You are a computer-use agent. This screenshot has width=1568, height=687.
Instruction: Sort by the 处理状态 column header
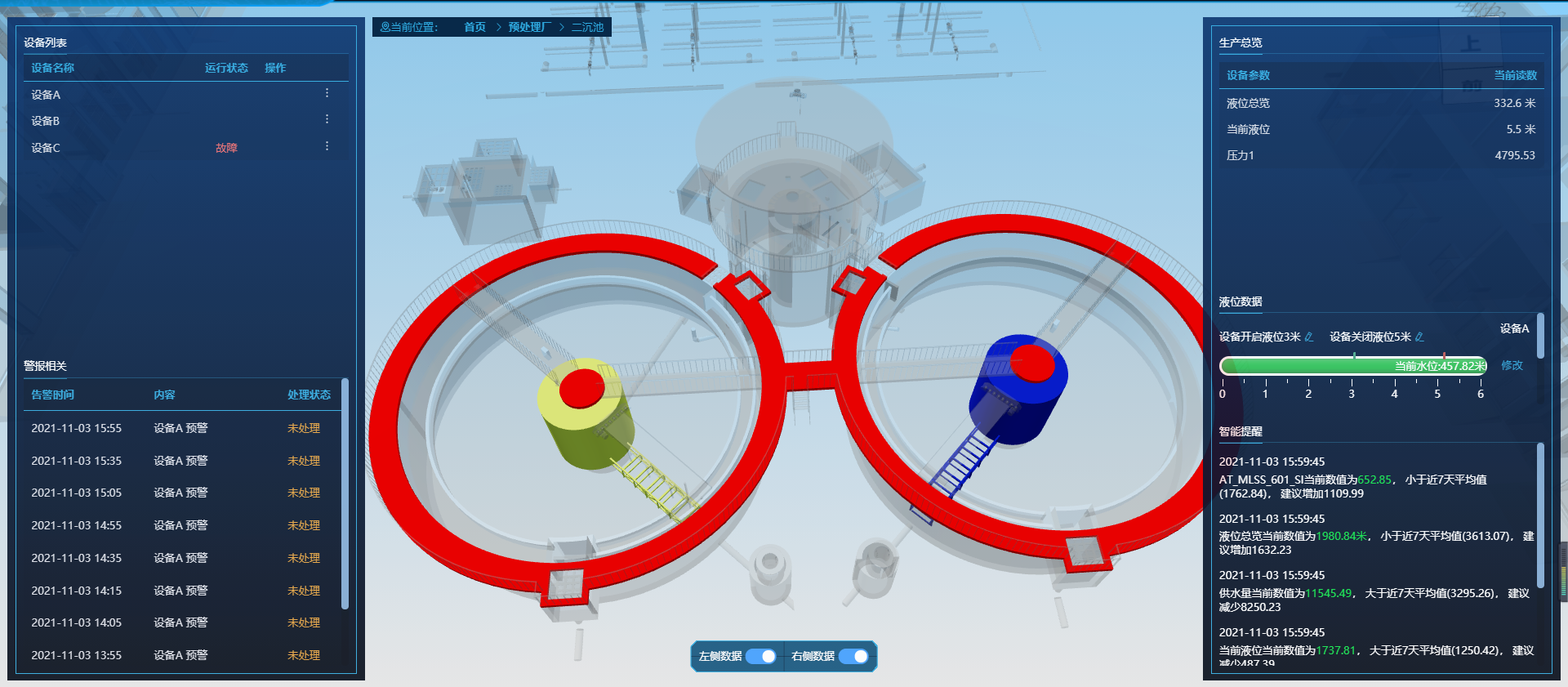pos(309,395)
